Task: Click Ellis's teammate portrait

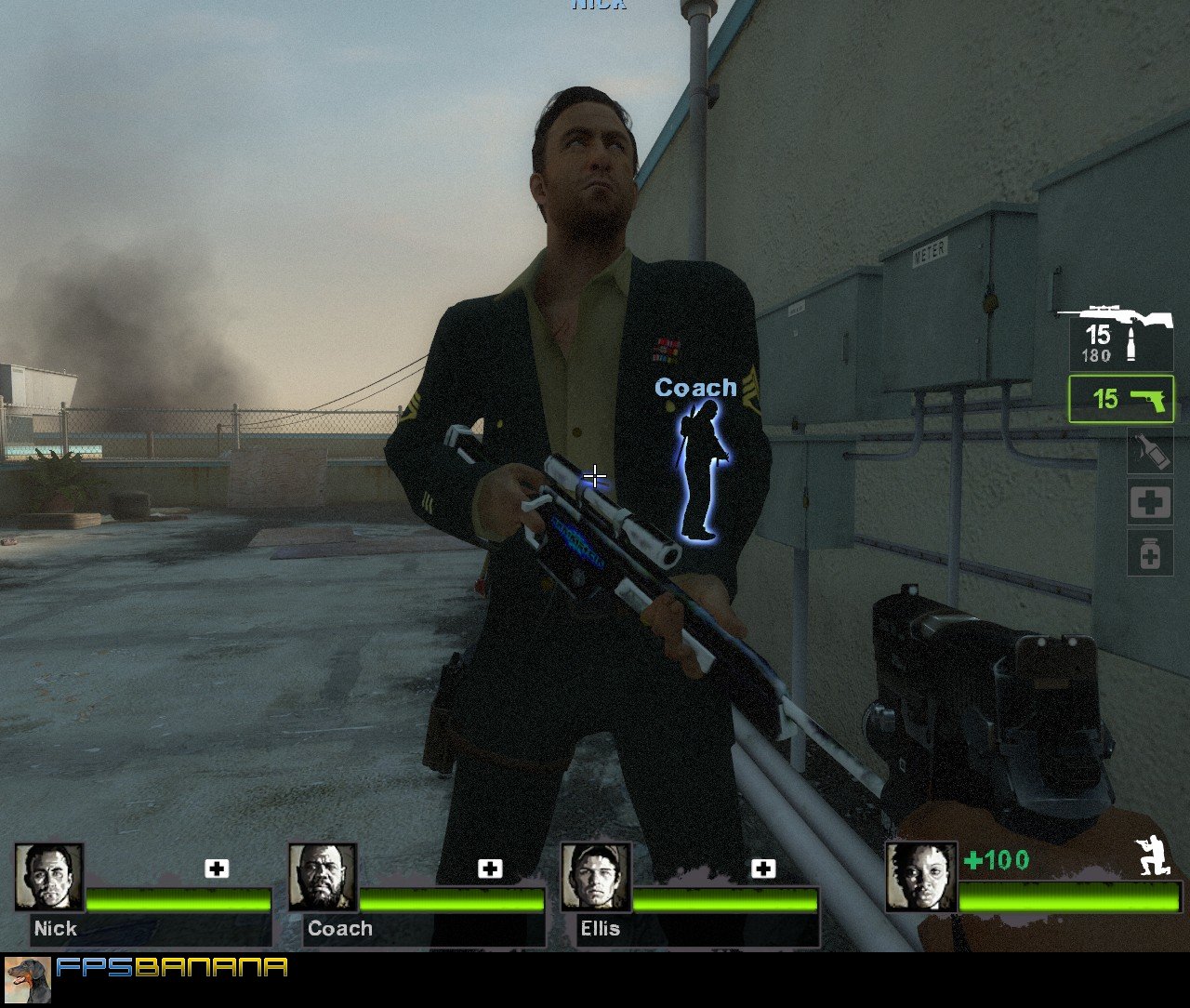Action: (x=596, y=877)
